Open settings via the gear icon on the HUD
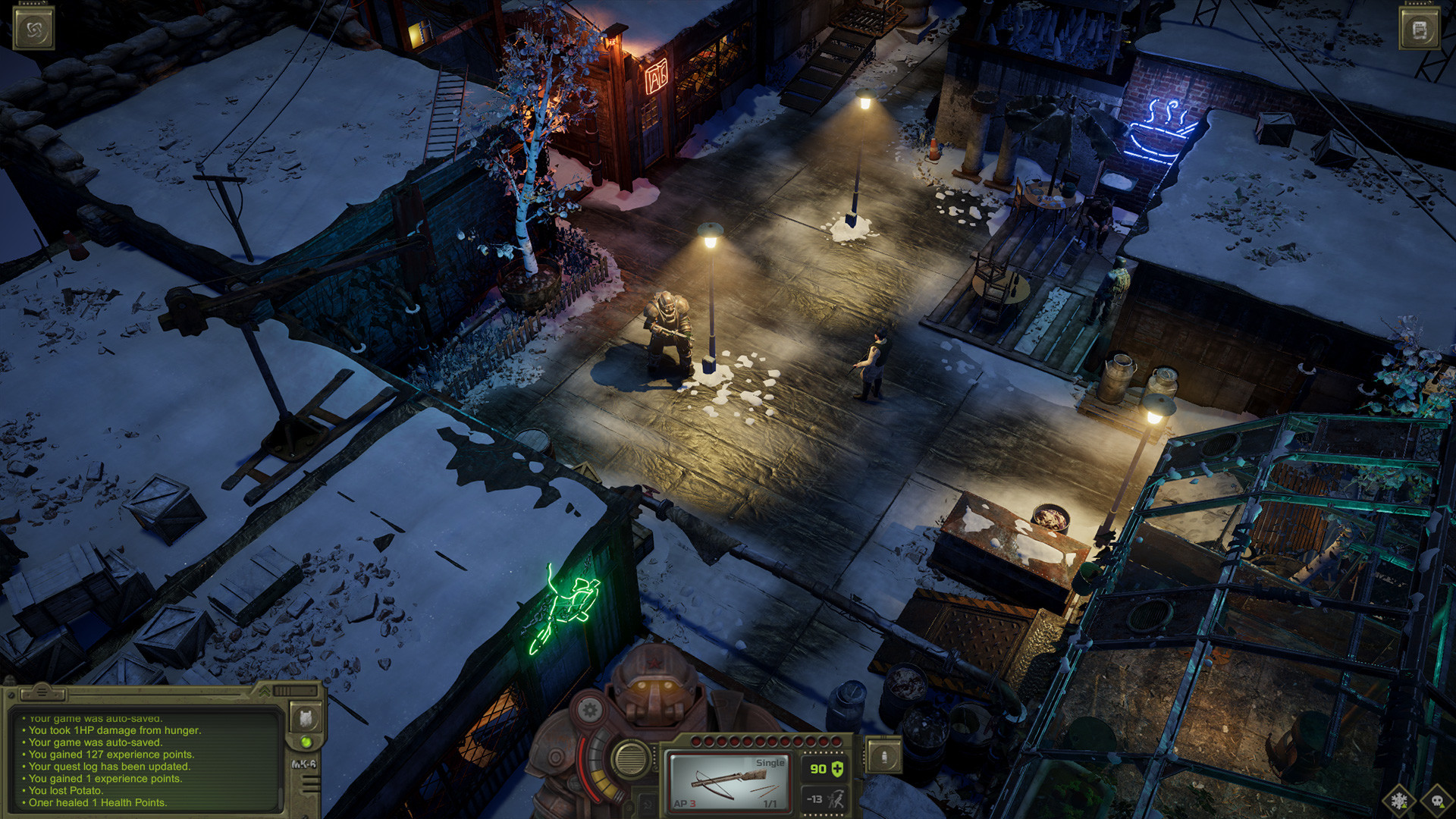Image resolution: width=1456 pixels, height=819 pixels. click(588, 711)
